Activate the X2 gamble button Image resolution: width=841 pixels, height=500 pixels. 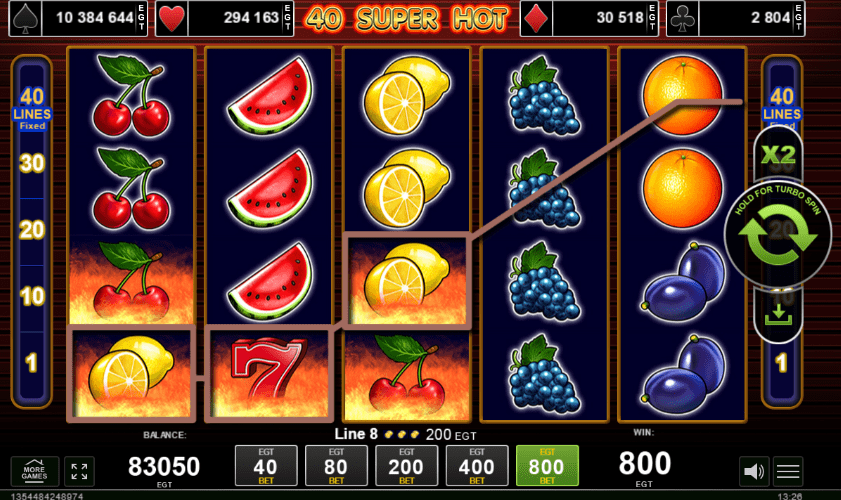778,156
